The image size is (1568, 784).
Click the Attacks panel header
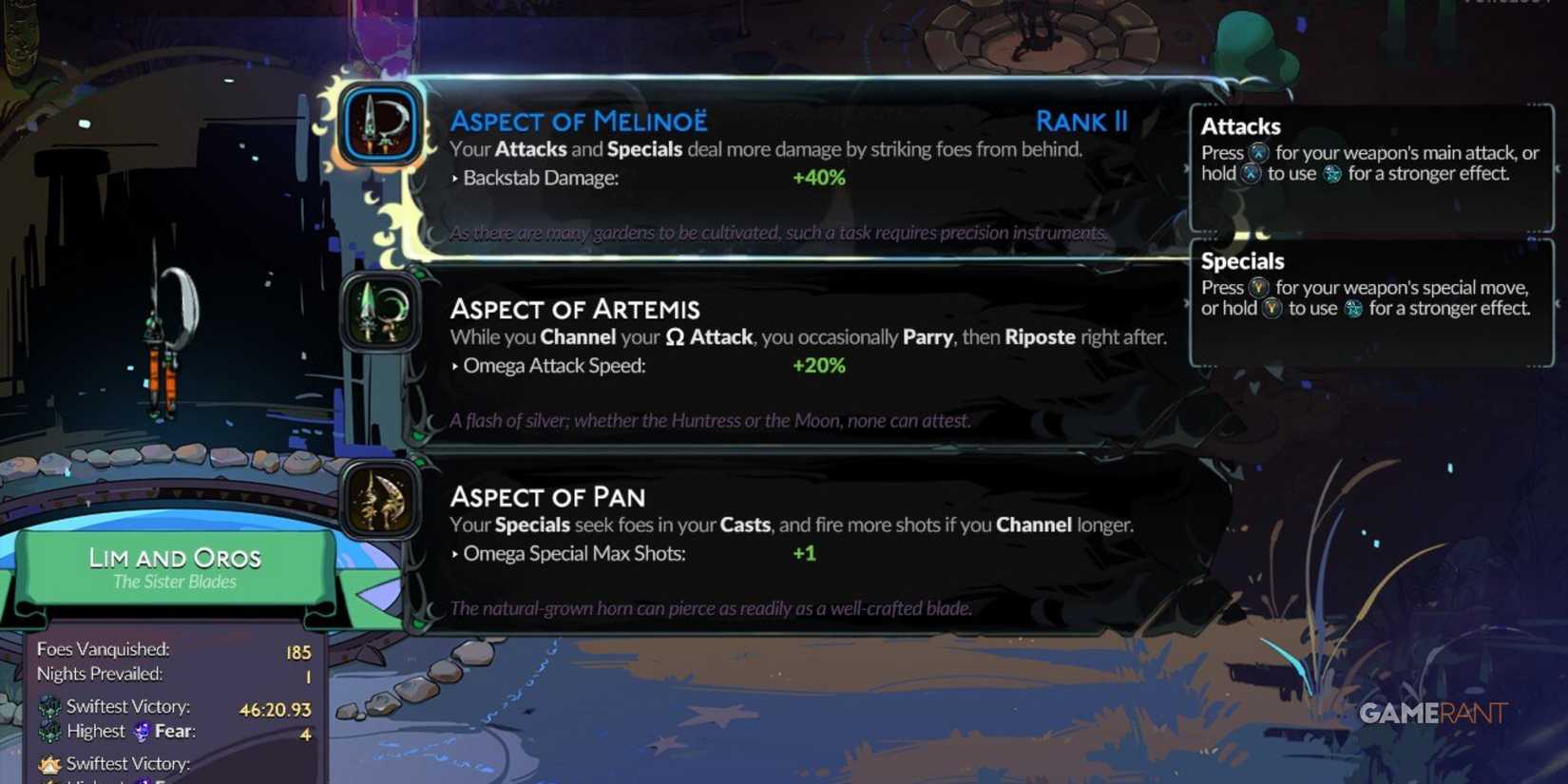[1239, 125]
